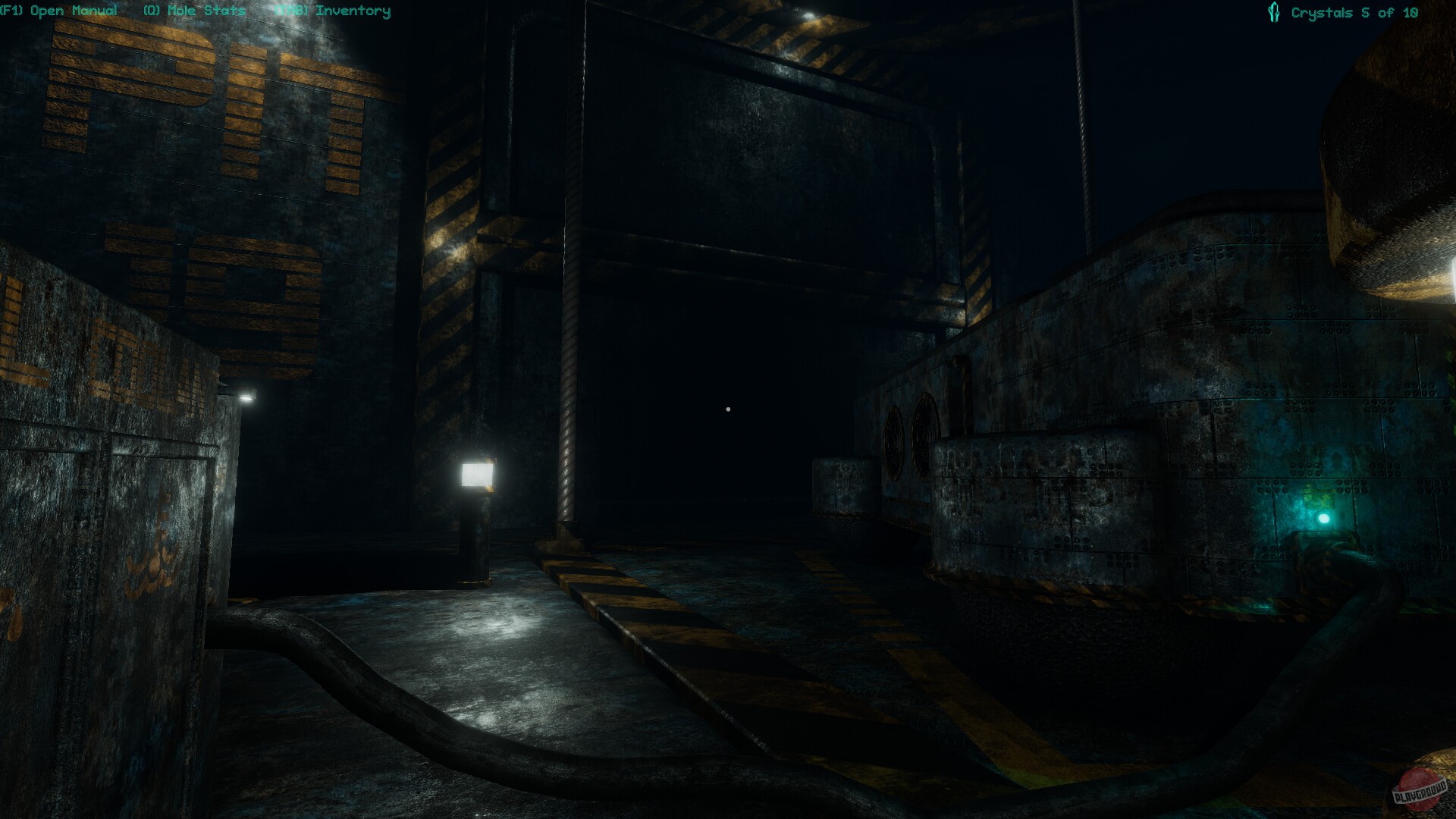The image size is (1456, 819).
Task: Click the round hatch covers on the tank
Action: click(x=910, y=432)
